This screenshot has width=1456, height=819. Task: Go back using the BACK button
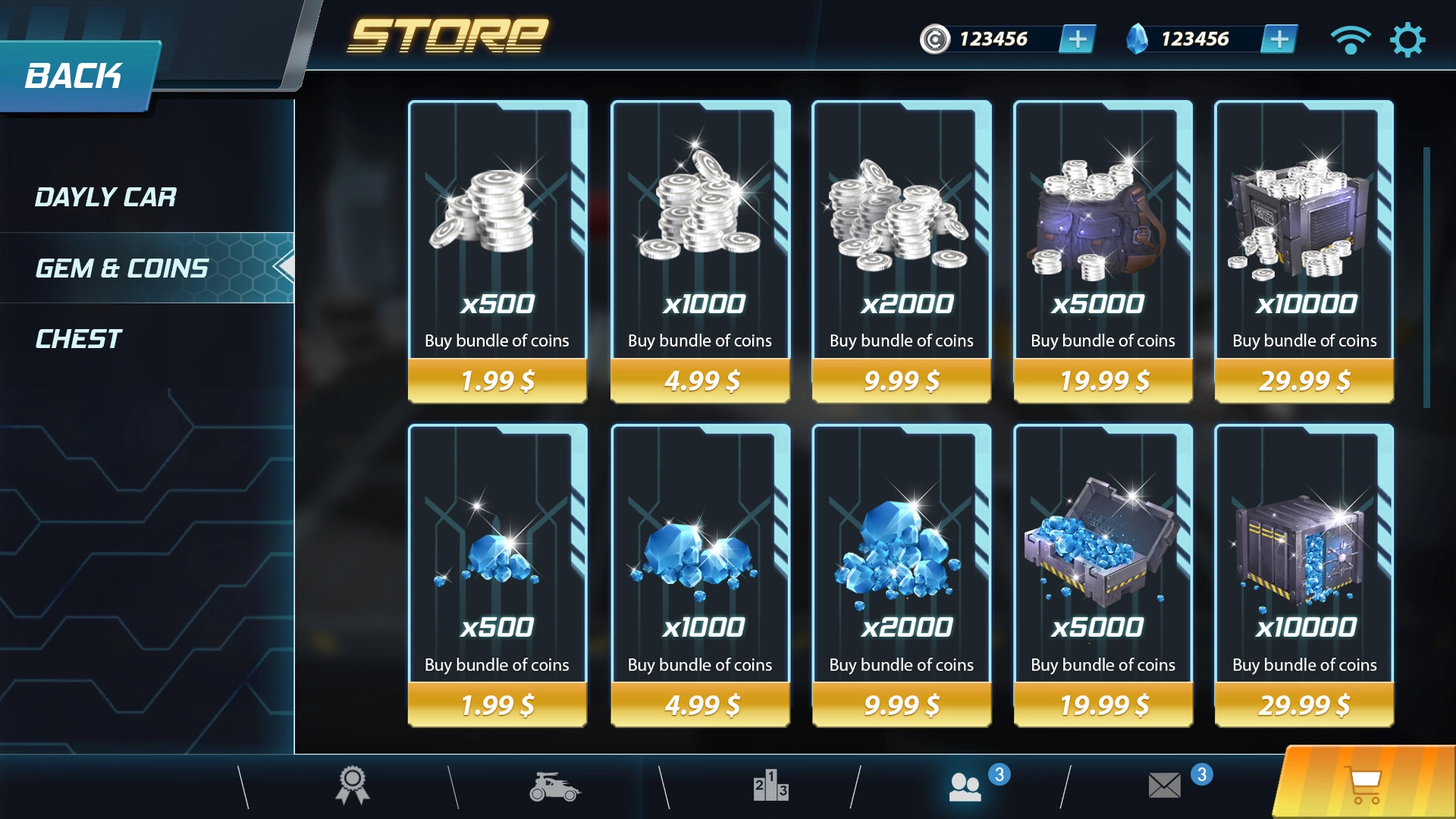pos(76,76)
